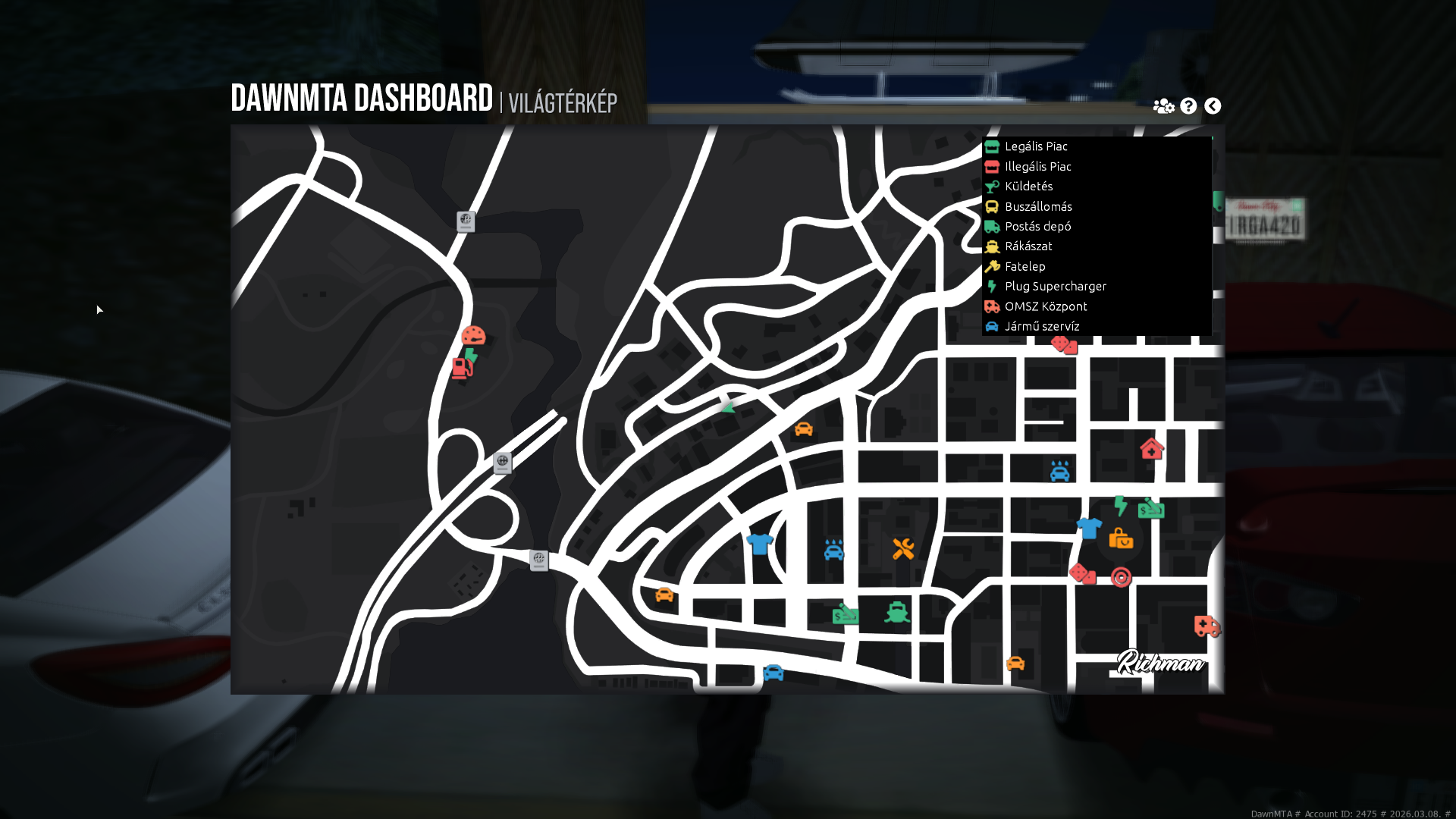
Task: Click the red target Ammu-Nation marker
Action: (1121, 577)
